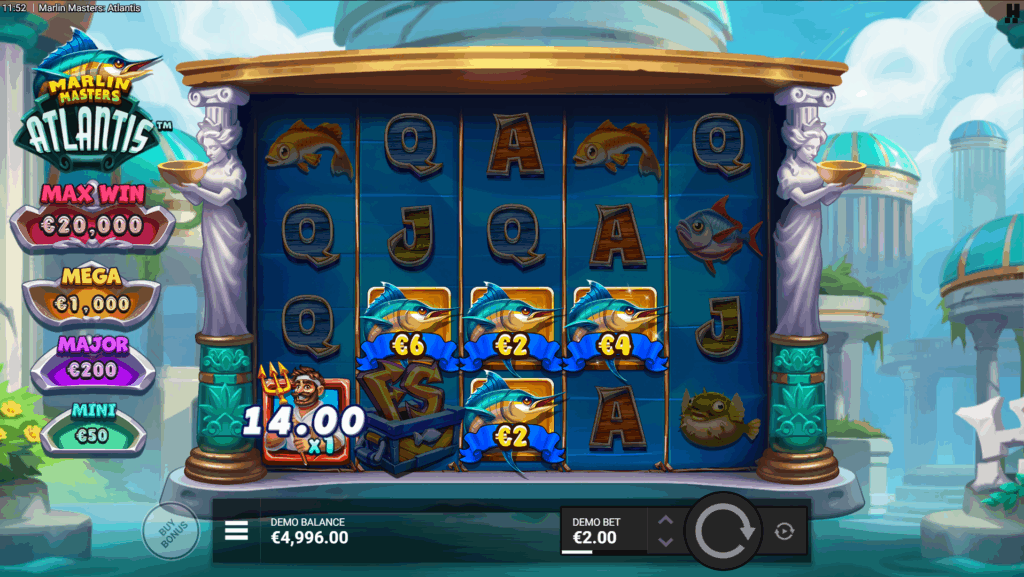
Task: Spin the reels with the circular arrow button
Action: click(x=726, y=530)
